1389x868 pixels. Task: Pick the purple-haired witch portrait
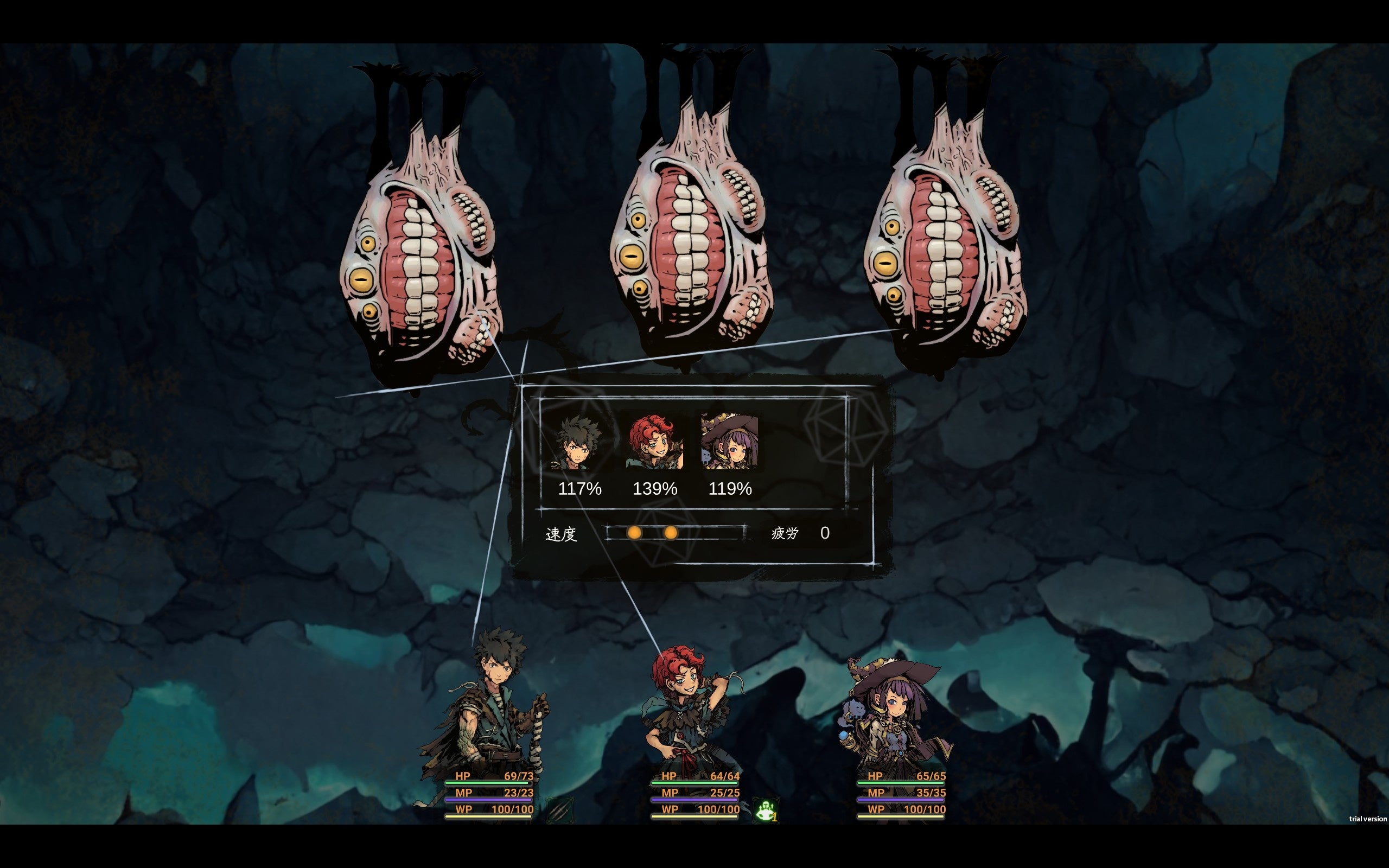pos(730,441)
